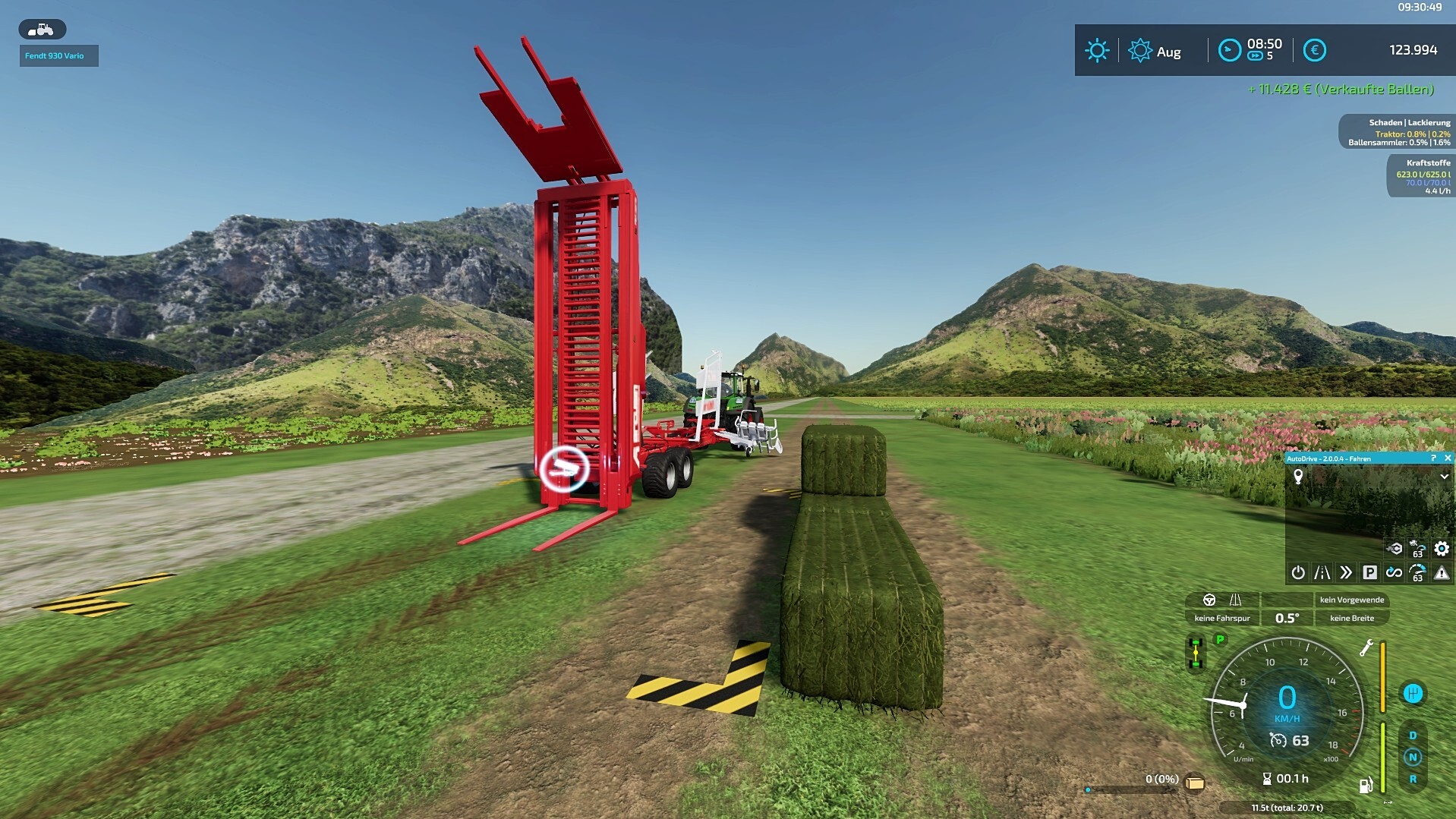This screenshot has height=819, width=1456.
Task: Click the AutoDrive map pin icon
Action: click(1298, 477)
